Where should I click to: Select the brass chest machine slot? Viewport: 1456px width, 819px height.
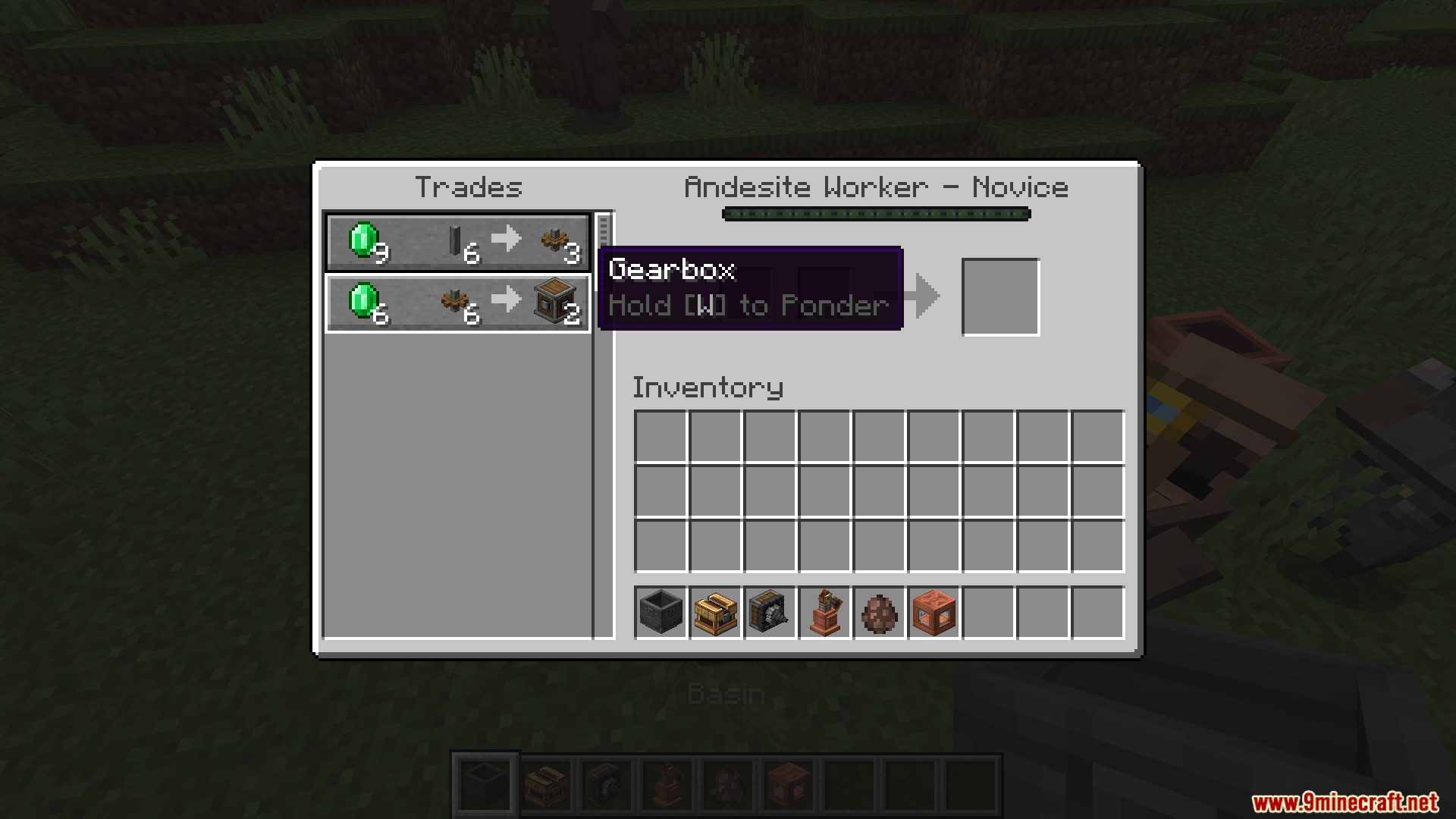click(715, 612)
